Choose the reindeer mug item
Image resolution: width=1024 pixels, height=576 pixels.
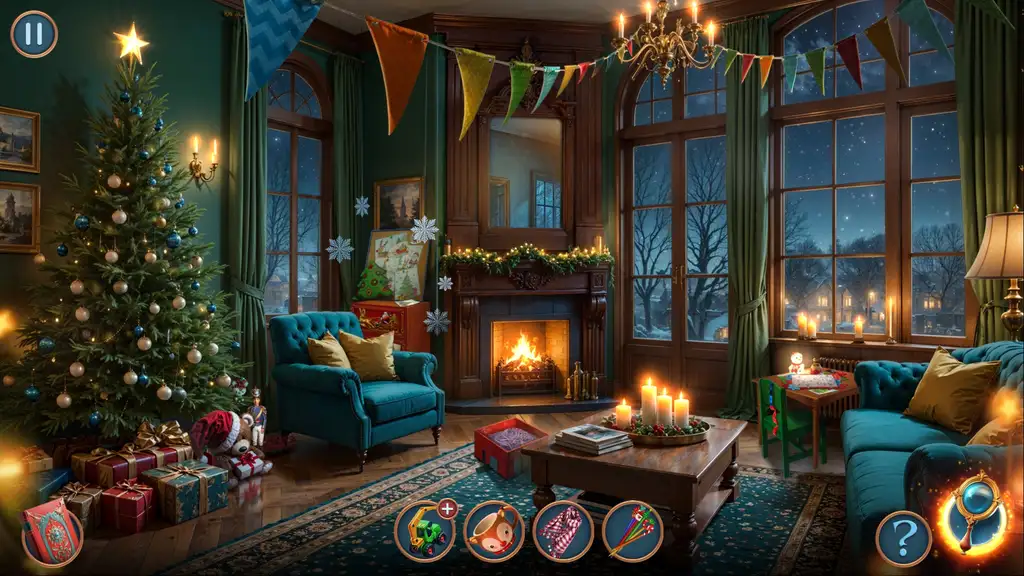(x=494, y=531)
